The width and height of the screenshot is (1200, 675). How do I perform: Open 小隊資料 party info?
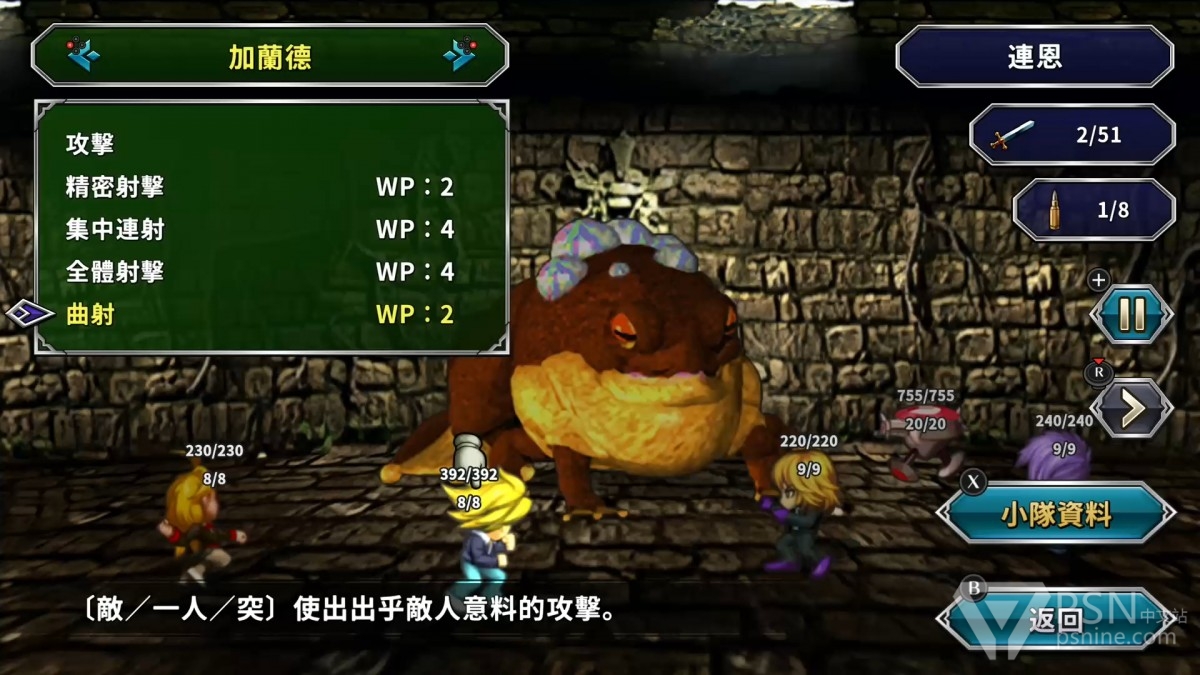coord(1056,515)
